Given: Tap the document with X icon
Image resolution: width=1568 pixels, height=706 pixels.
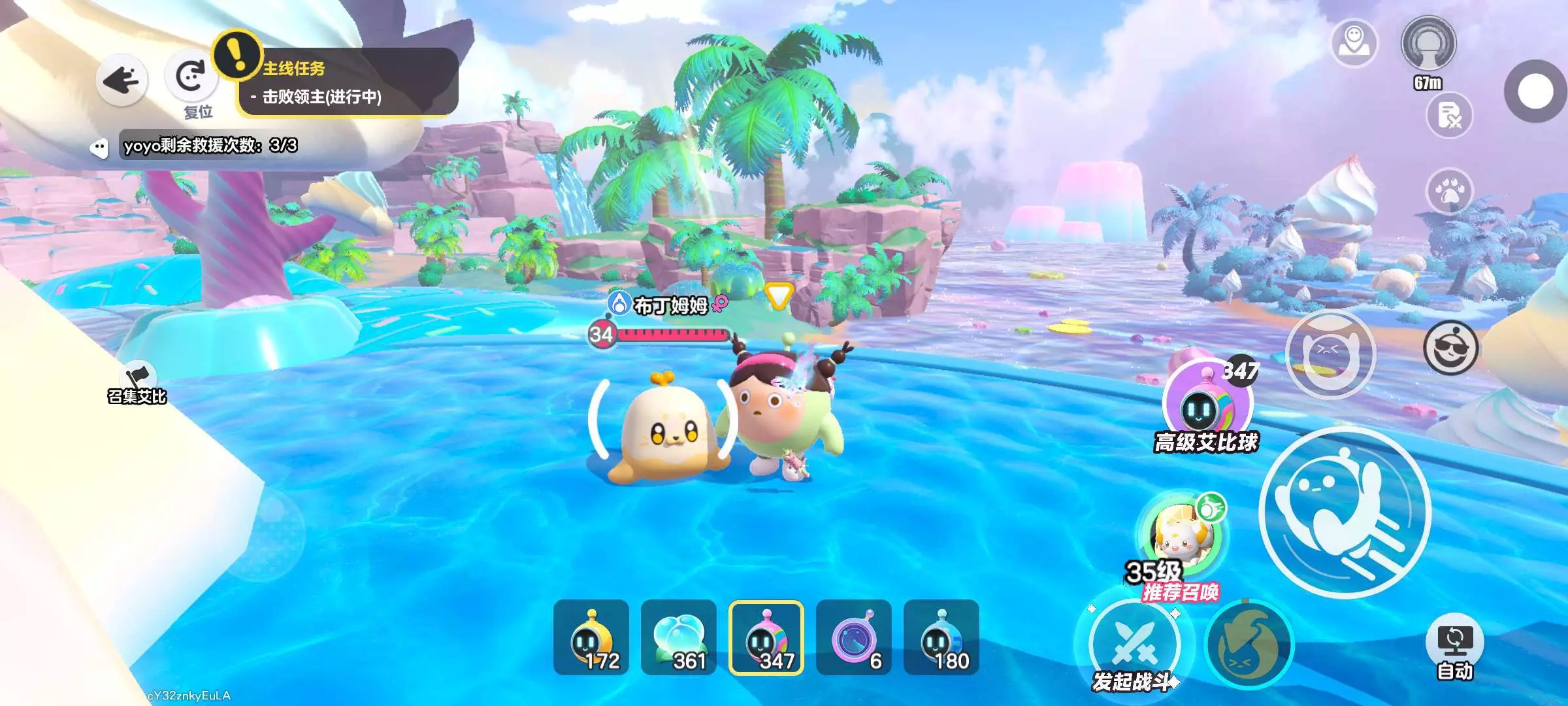Looking at the screenshot, I should coord(1450,116).
